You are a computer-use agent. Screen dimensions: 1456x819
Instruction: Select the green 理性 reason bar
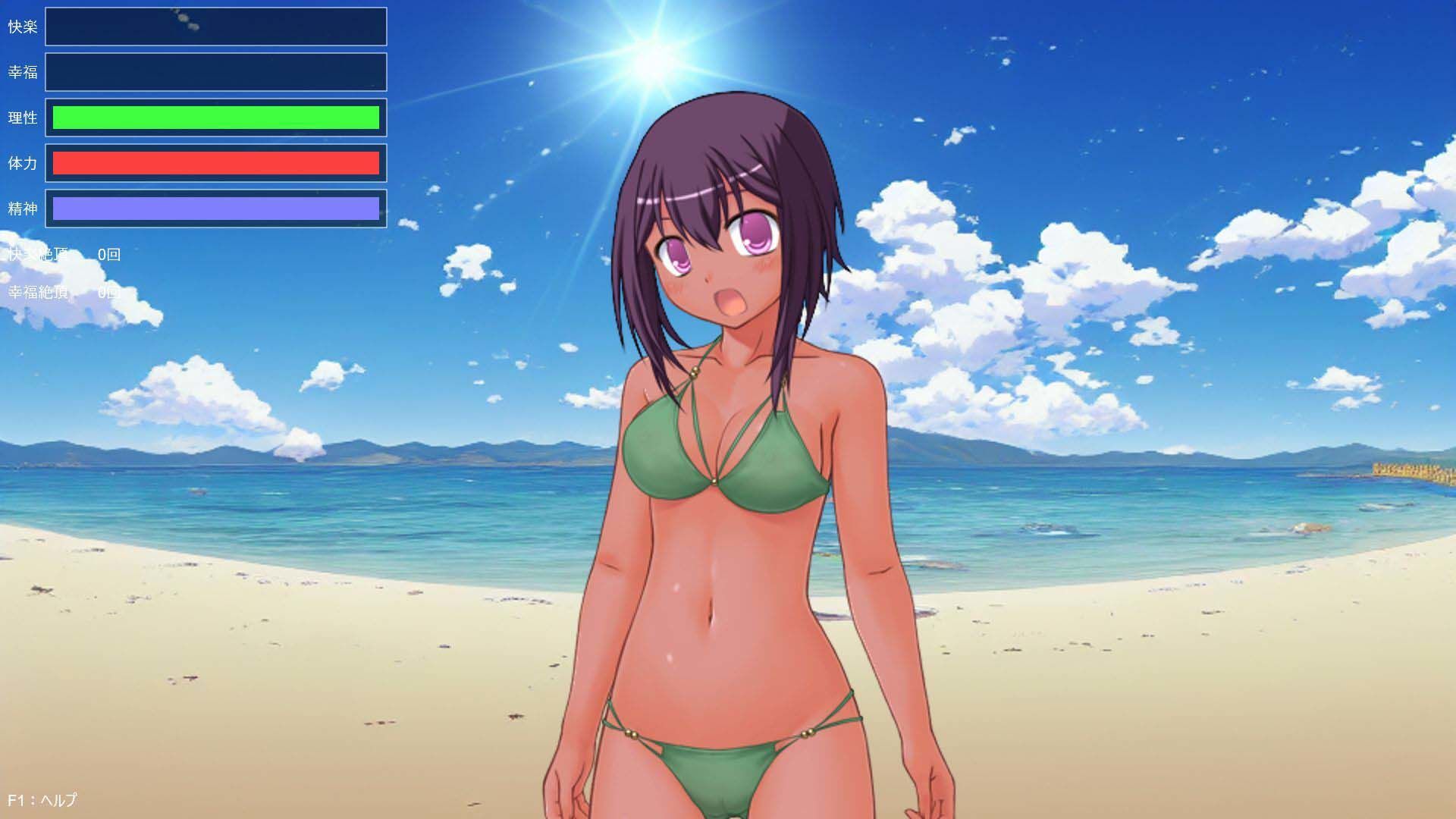point(215,118)
